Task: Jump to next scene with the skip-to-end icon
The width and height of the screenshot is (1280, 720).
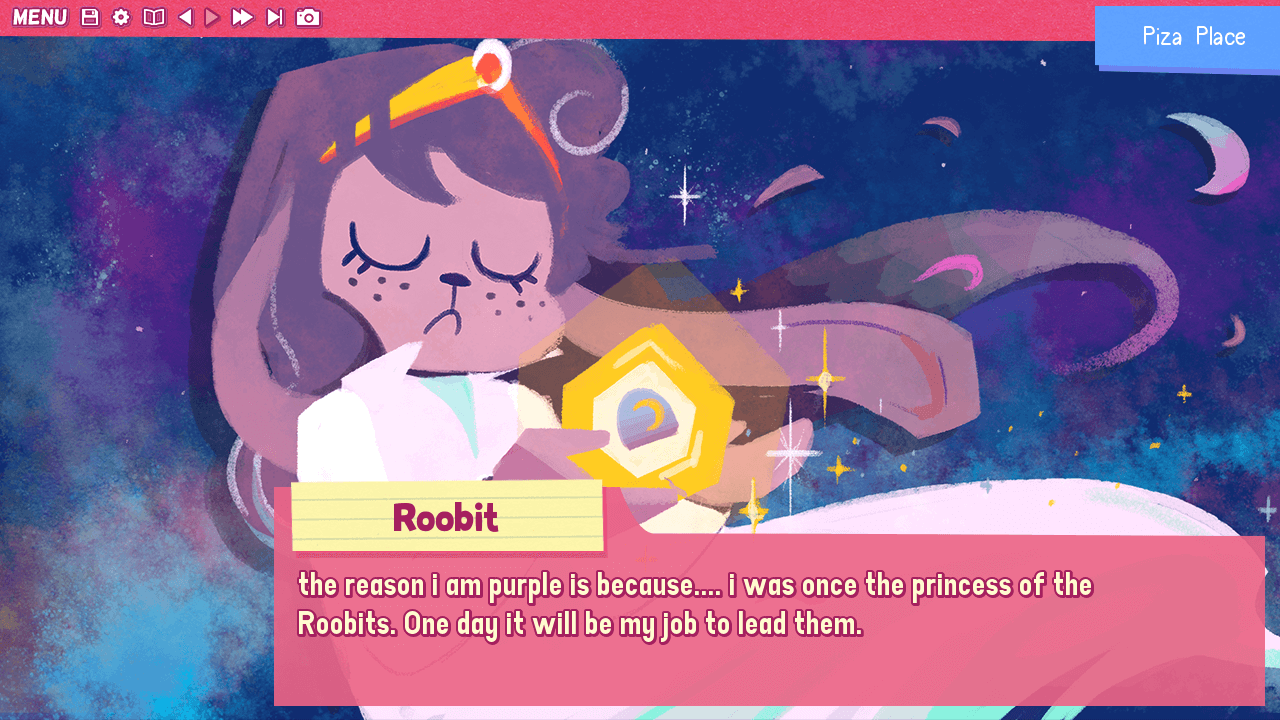Action: coord(274,17)
